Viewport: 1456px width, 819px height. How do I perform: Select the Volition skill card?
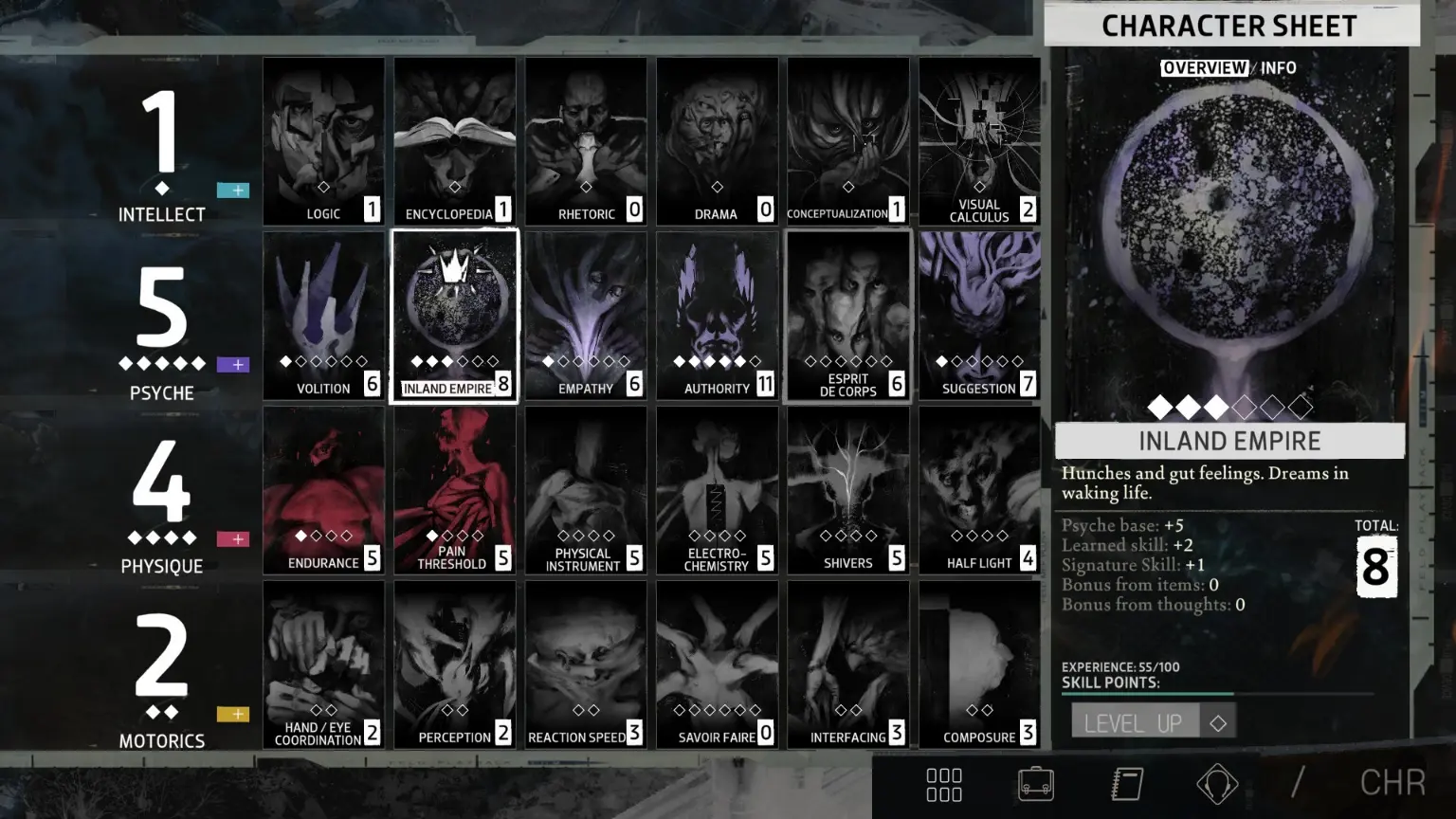[x=323, y=316]
